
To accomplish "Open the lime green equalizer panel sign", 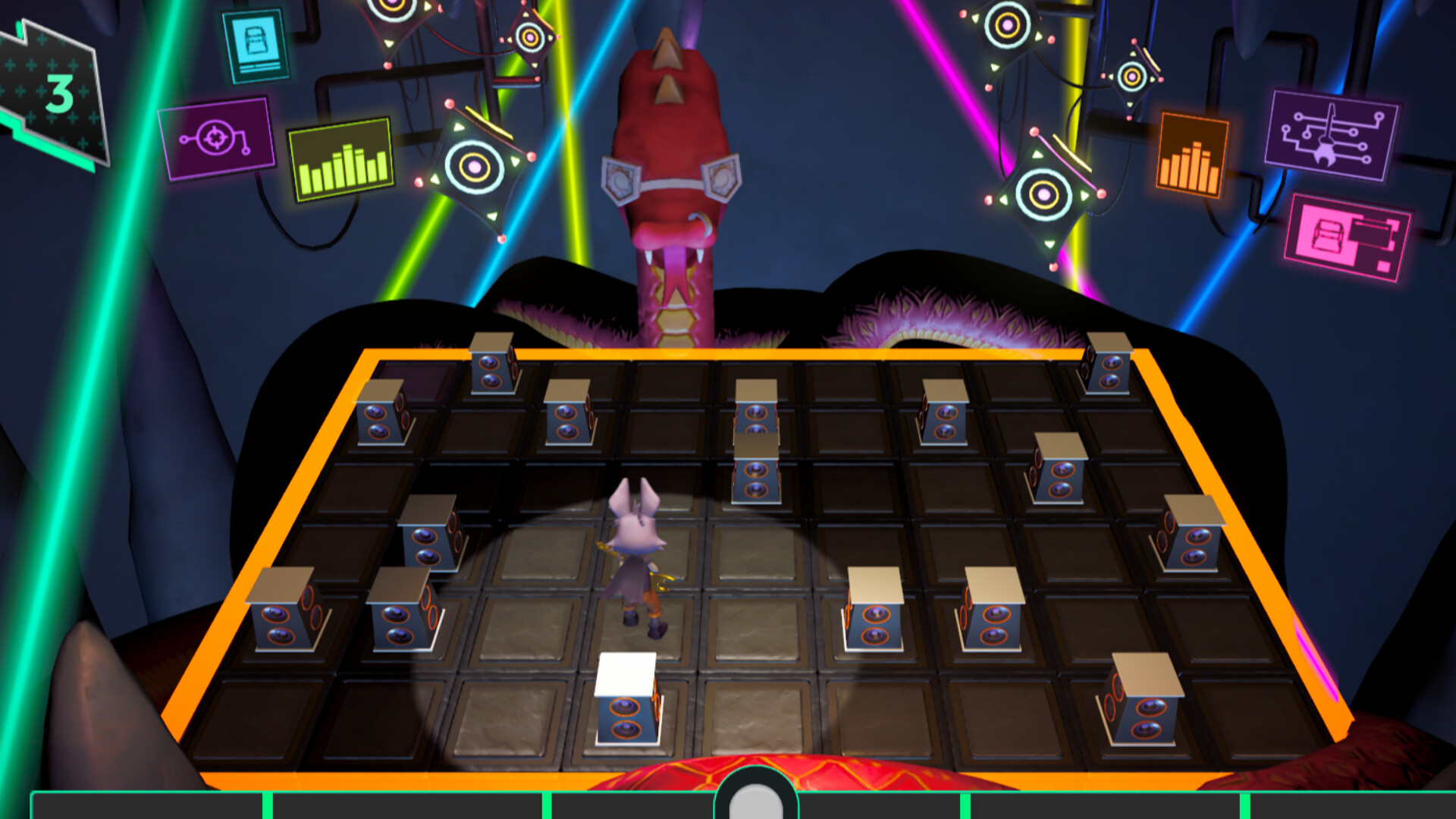I will (339, 159).
